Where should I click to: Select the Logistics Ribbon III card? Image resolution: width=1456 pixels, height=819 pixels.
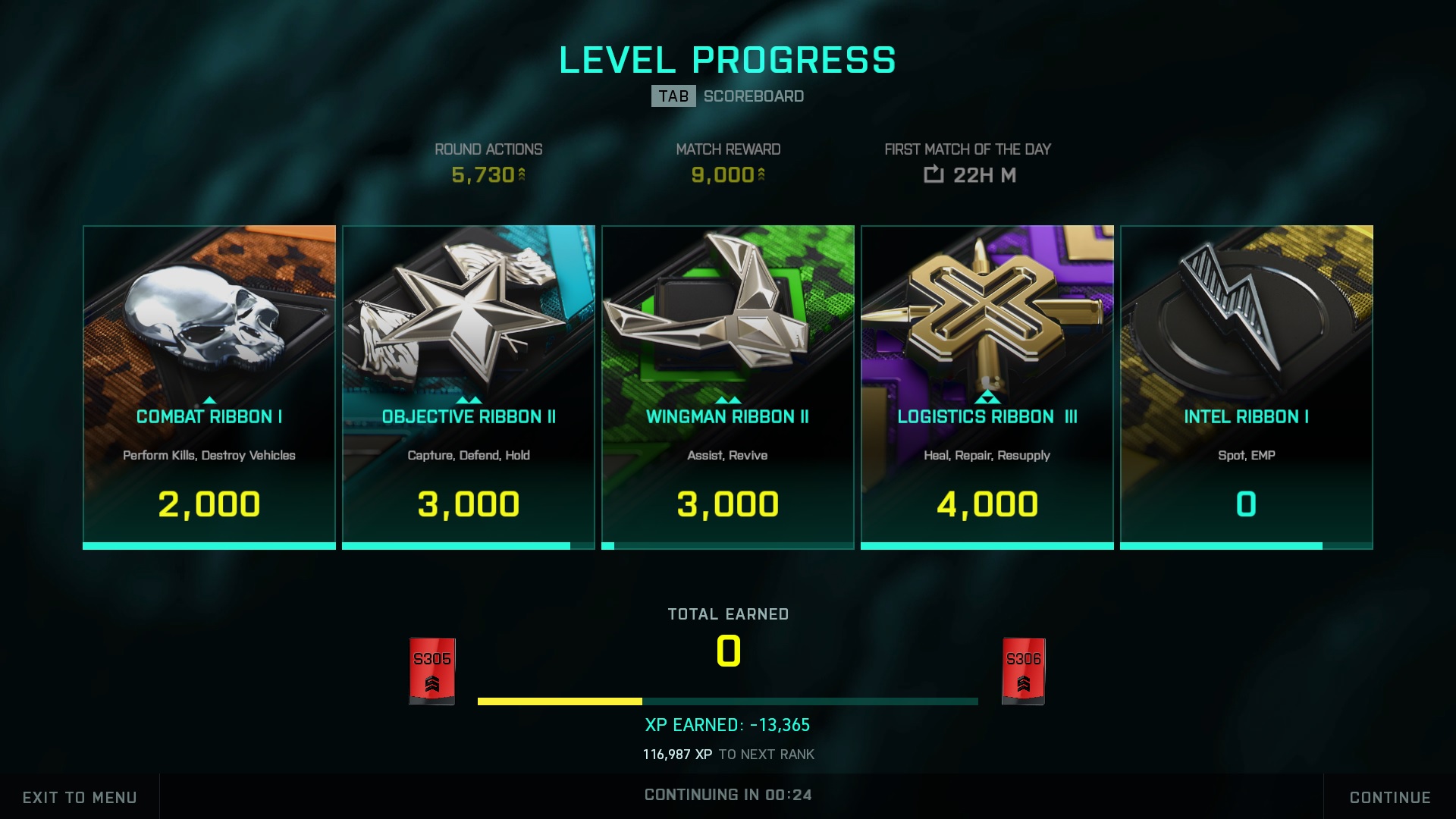pos(987,387)
